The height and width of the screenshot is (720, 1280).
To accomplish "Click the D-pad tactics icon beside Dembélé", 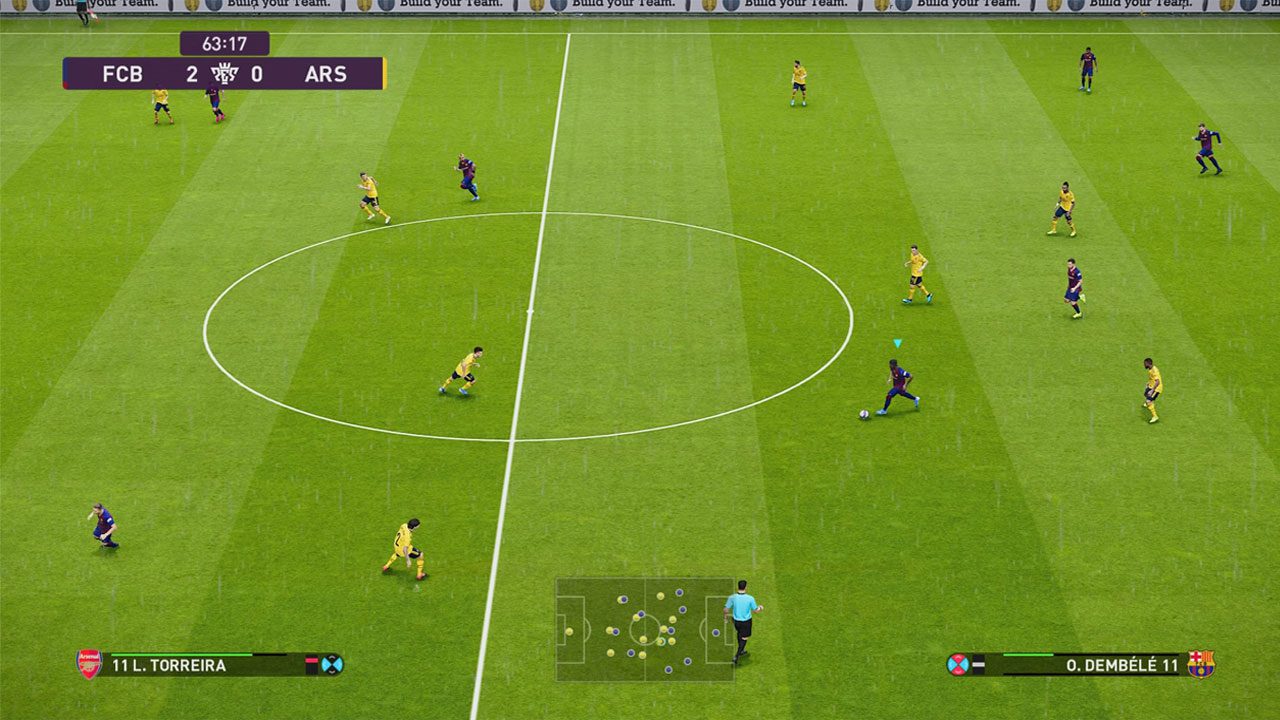I will [958, 663].
